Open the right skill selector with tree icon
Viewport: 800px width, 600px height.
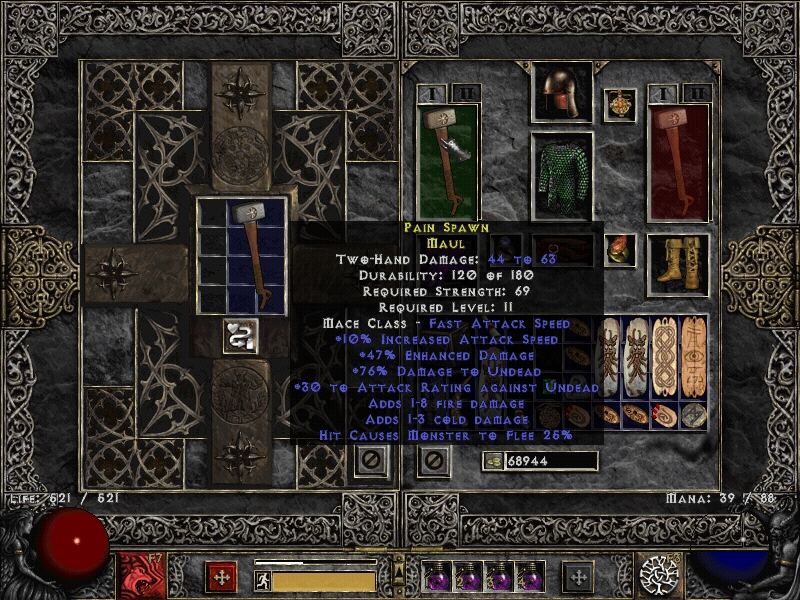click(660, 575)
